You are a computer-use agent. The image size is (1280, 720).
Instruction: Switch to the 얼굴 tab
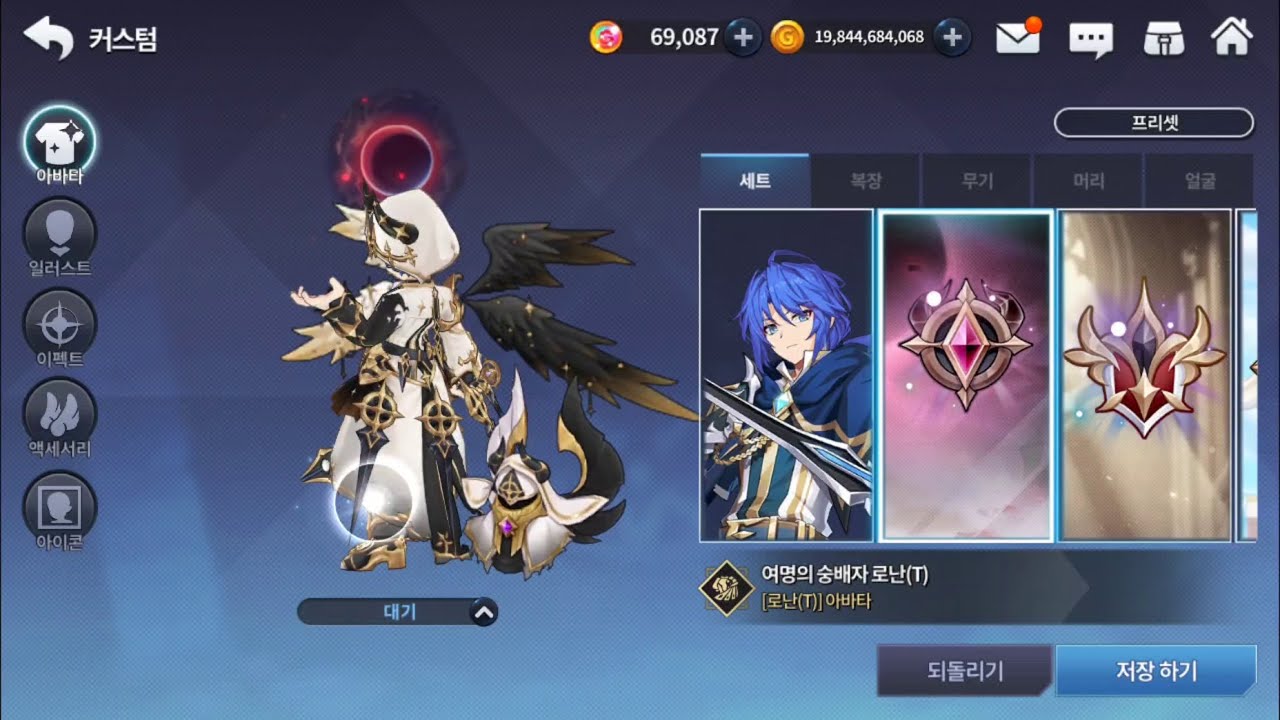click(1198, 182)
